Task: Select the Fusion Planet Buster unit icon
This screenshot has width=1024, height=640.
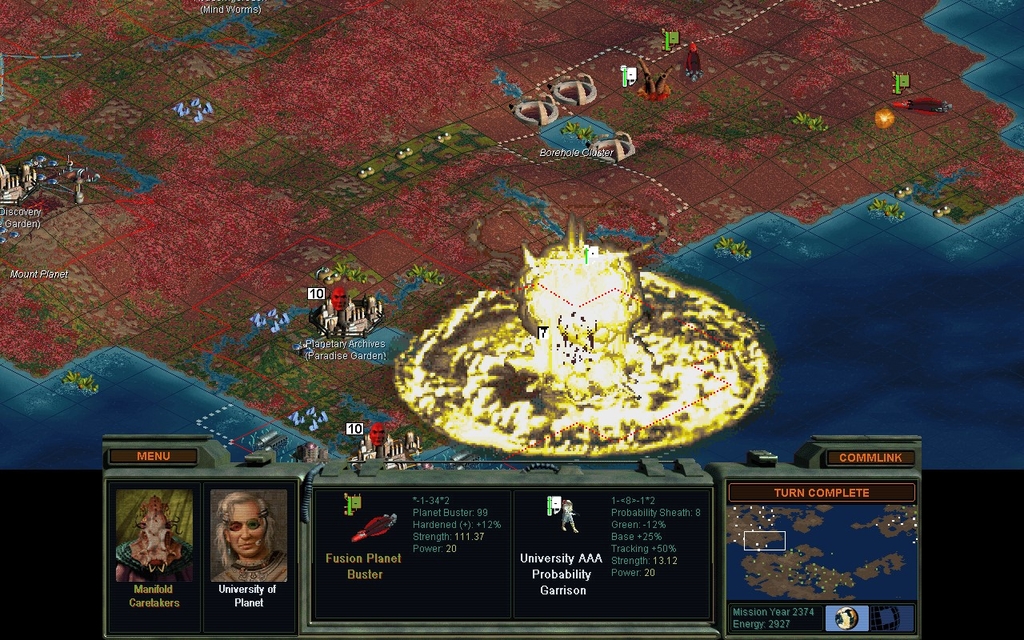Action: 371,525
